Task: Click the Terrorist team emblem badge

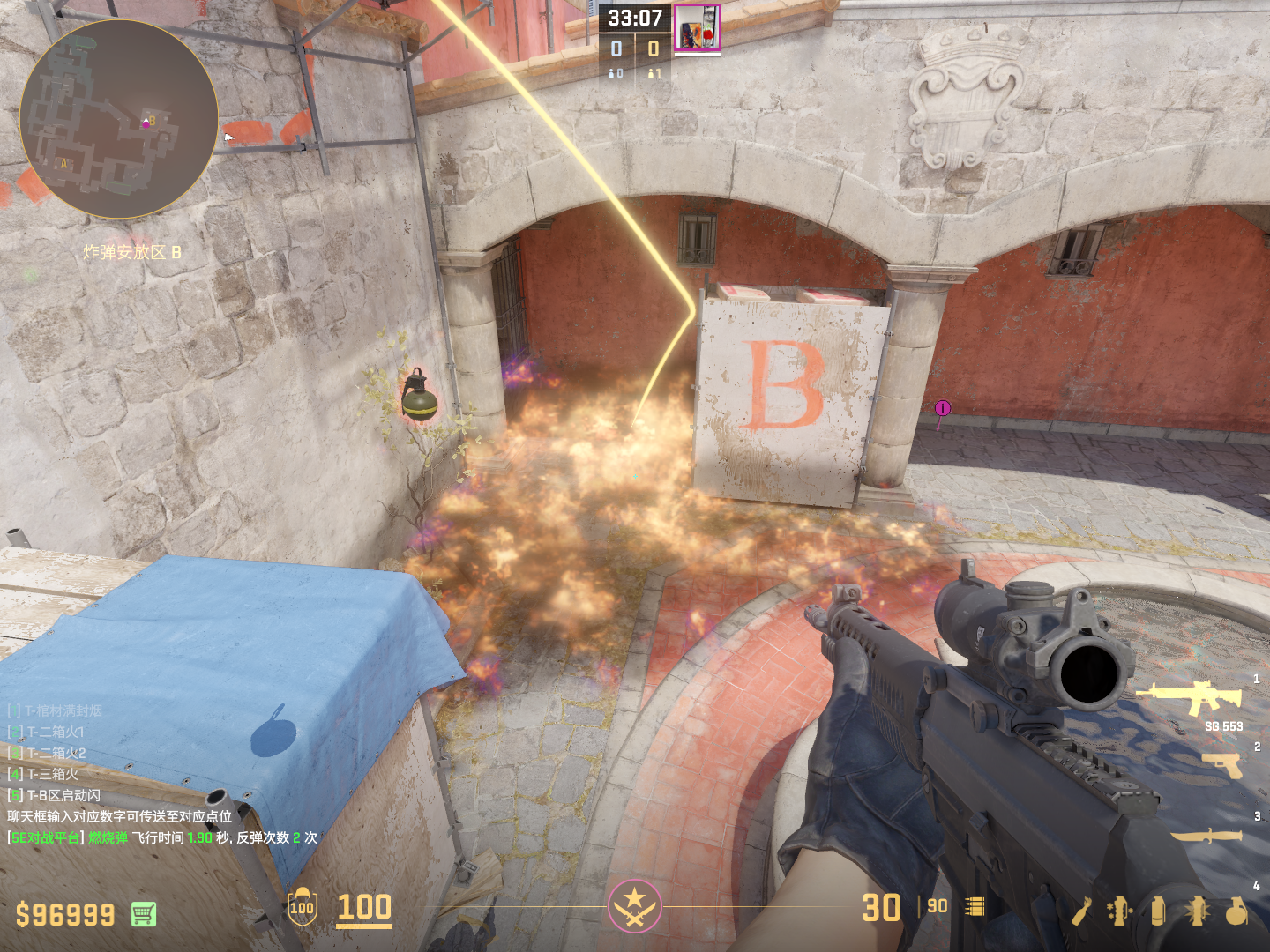Action: point(634,905)
